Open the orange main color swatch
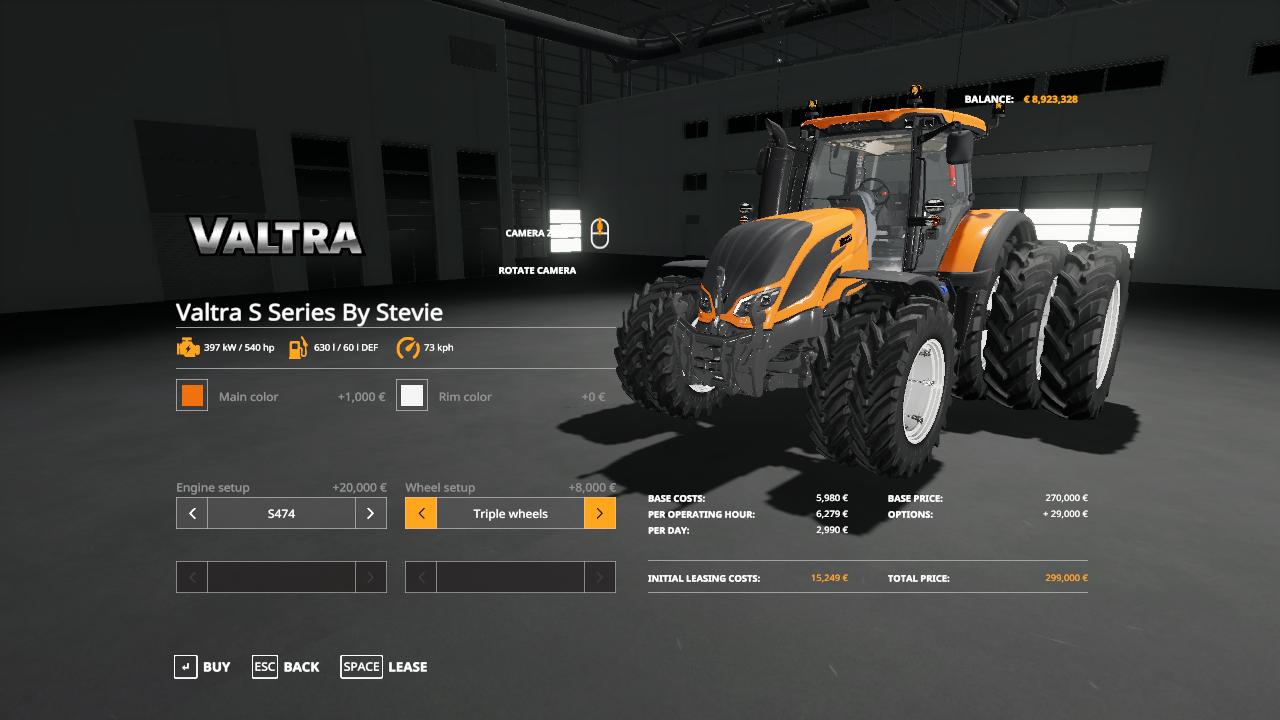Screen dimensions: 1280x720 (192, 396)
